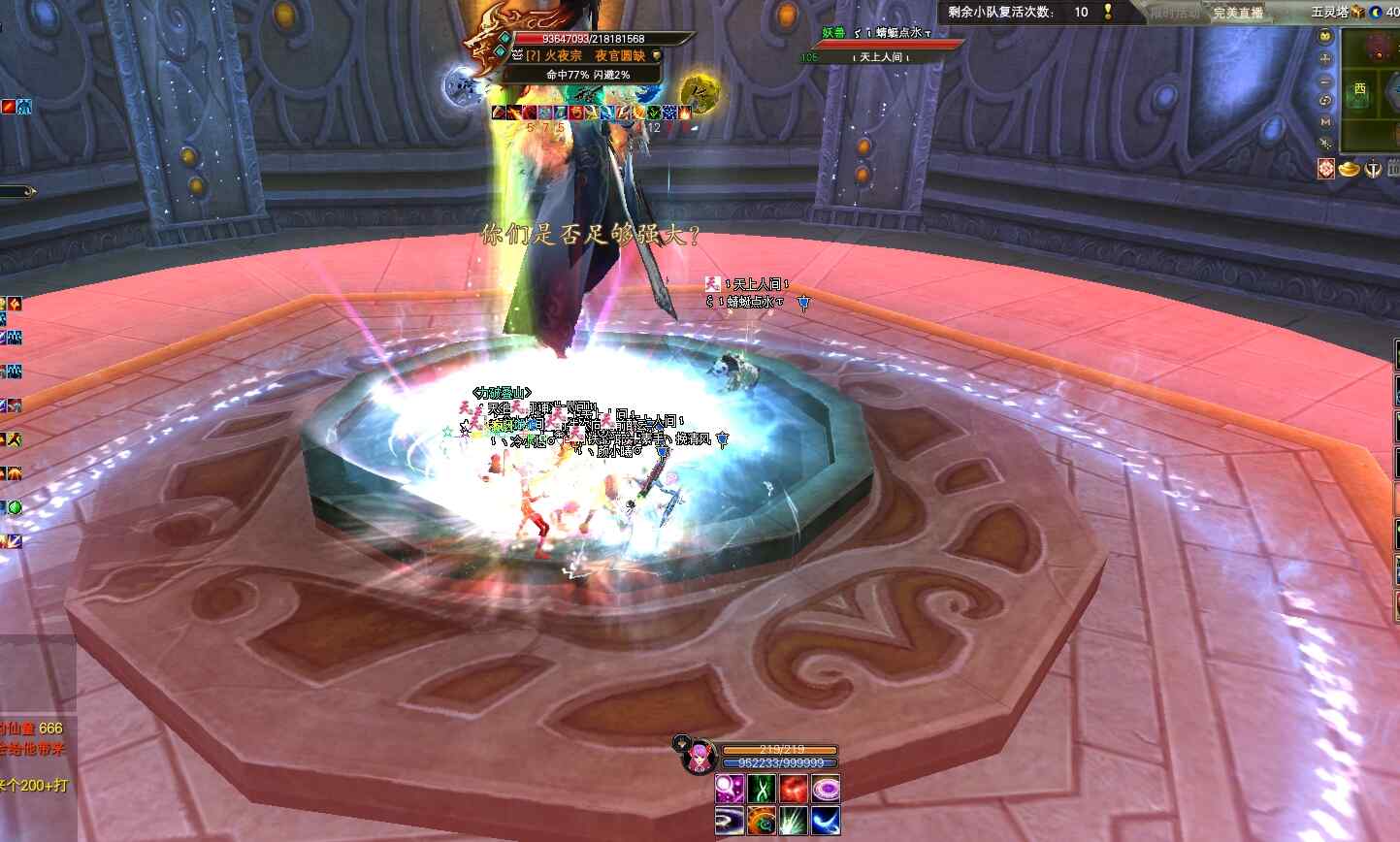The height and width of the screenshot is (842, 1400).
Task: Zoom out the minimap with minus button
Action: point(1325,80)
